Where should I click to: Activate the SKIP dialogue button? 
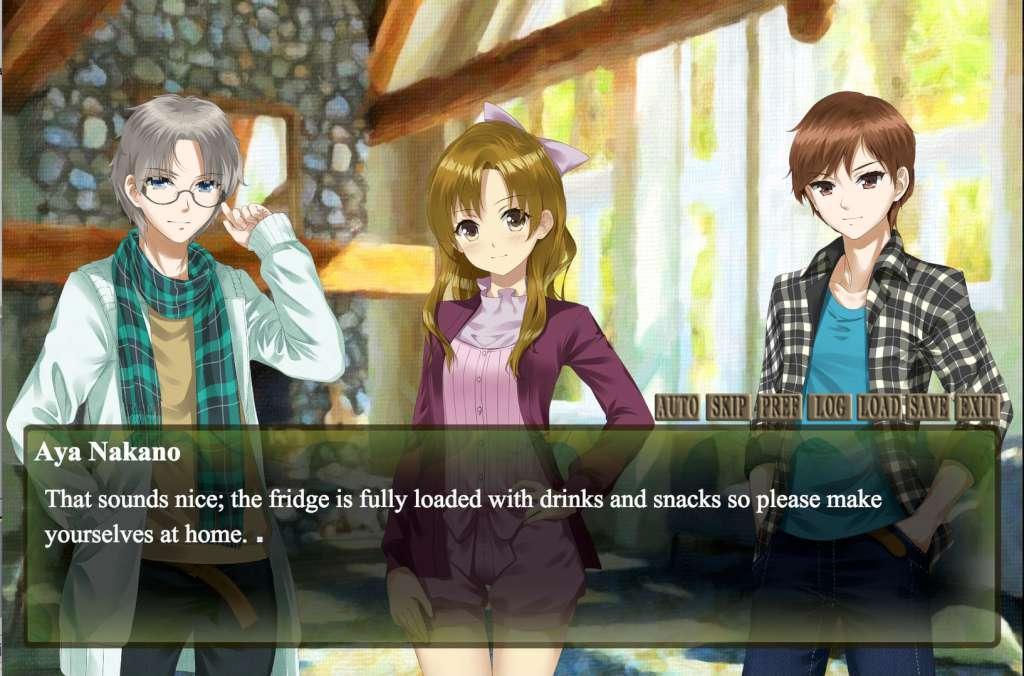[729, 407]
